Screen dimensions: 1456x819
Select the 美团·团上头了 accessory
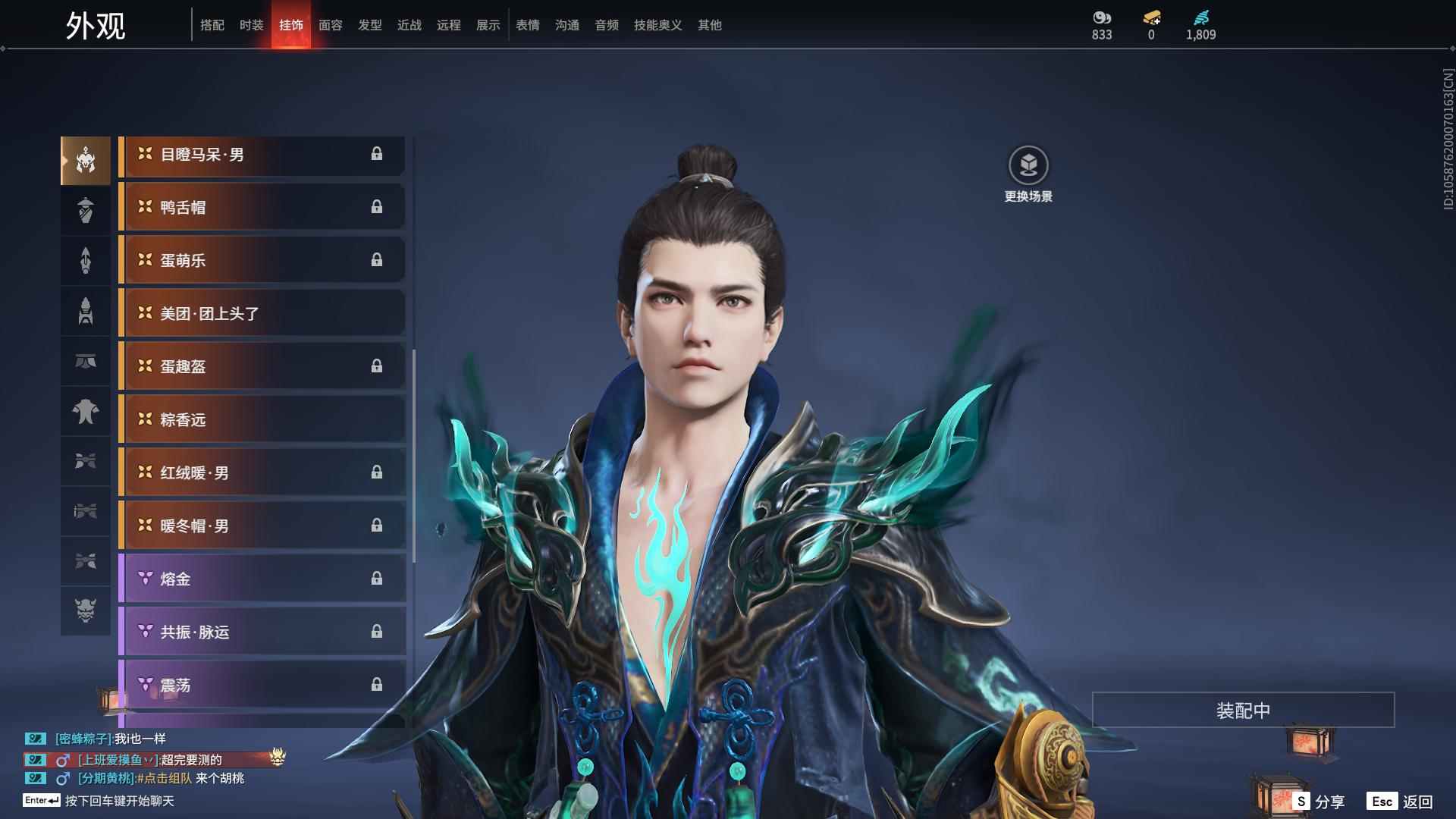(262, 313)
